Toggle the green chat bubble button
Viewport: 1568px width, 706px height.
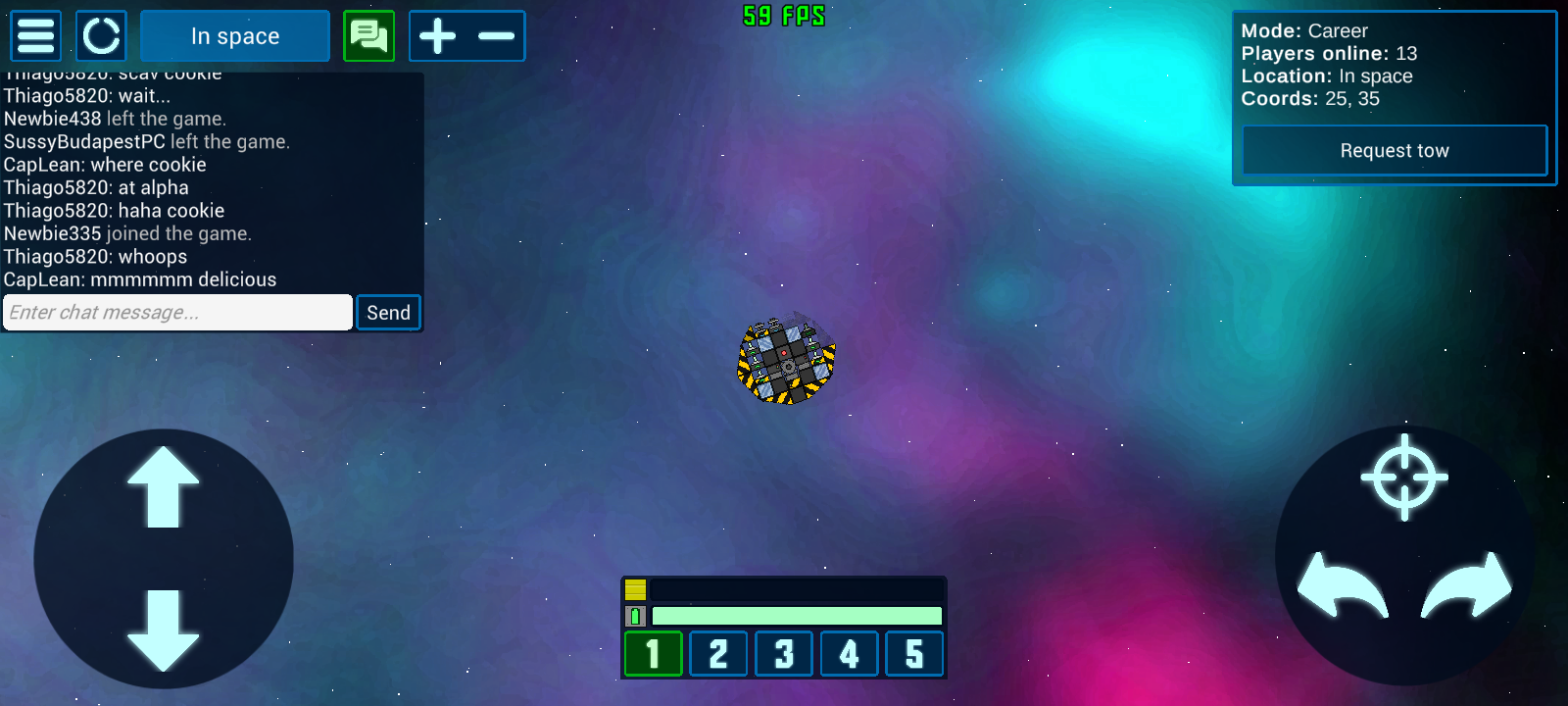pos(368,36)
